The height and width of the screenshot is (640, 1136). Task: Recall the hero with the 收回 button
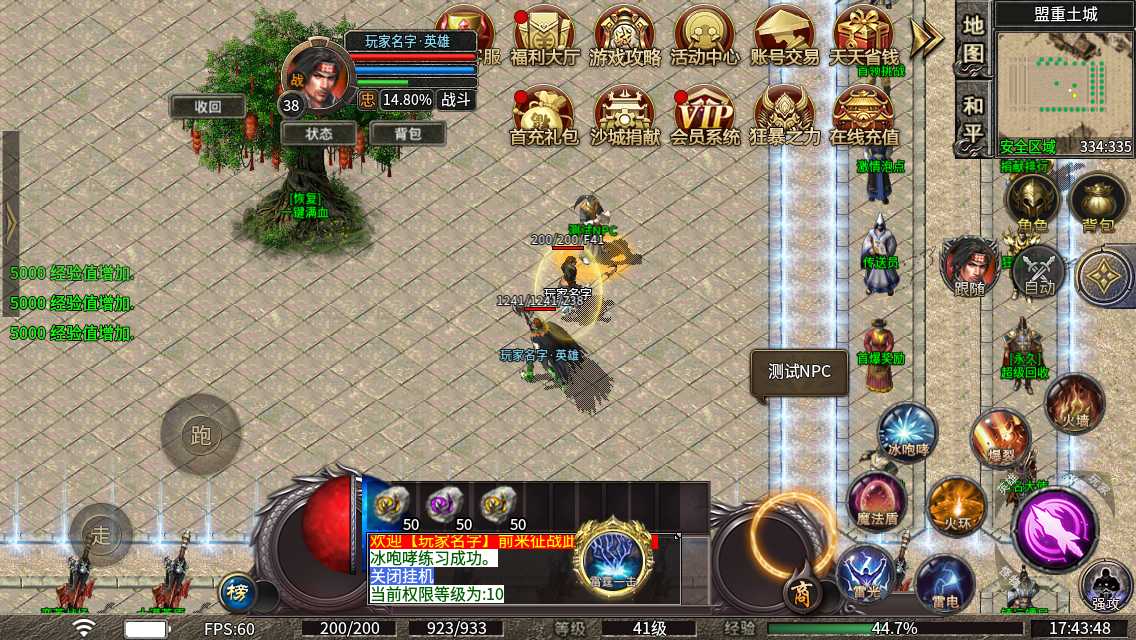208,107
